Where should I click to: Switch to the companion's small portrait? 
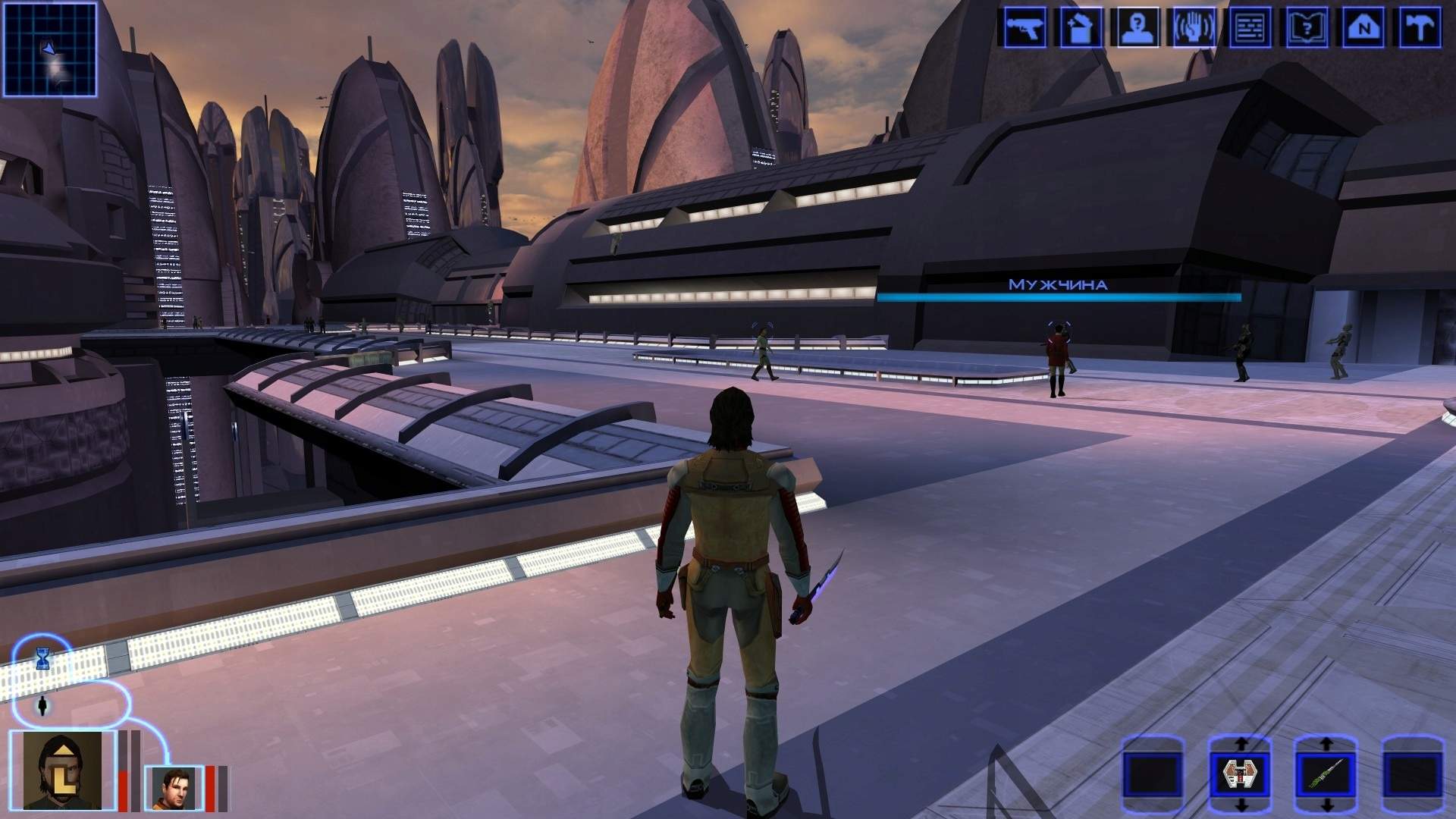point(174,787)
